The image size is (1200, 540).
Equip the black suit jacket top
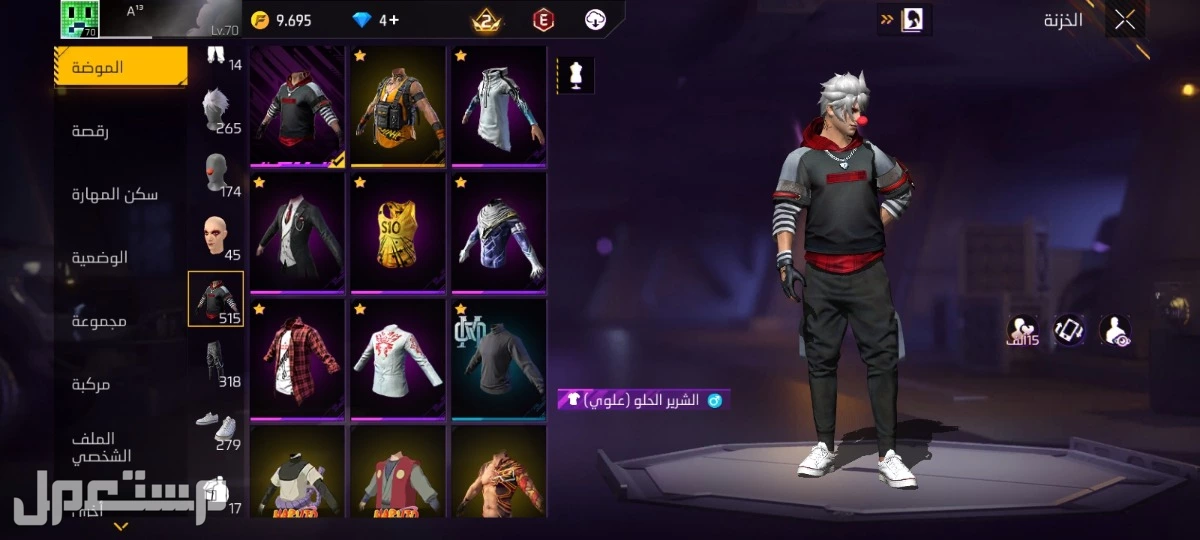point(297,232)
